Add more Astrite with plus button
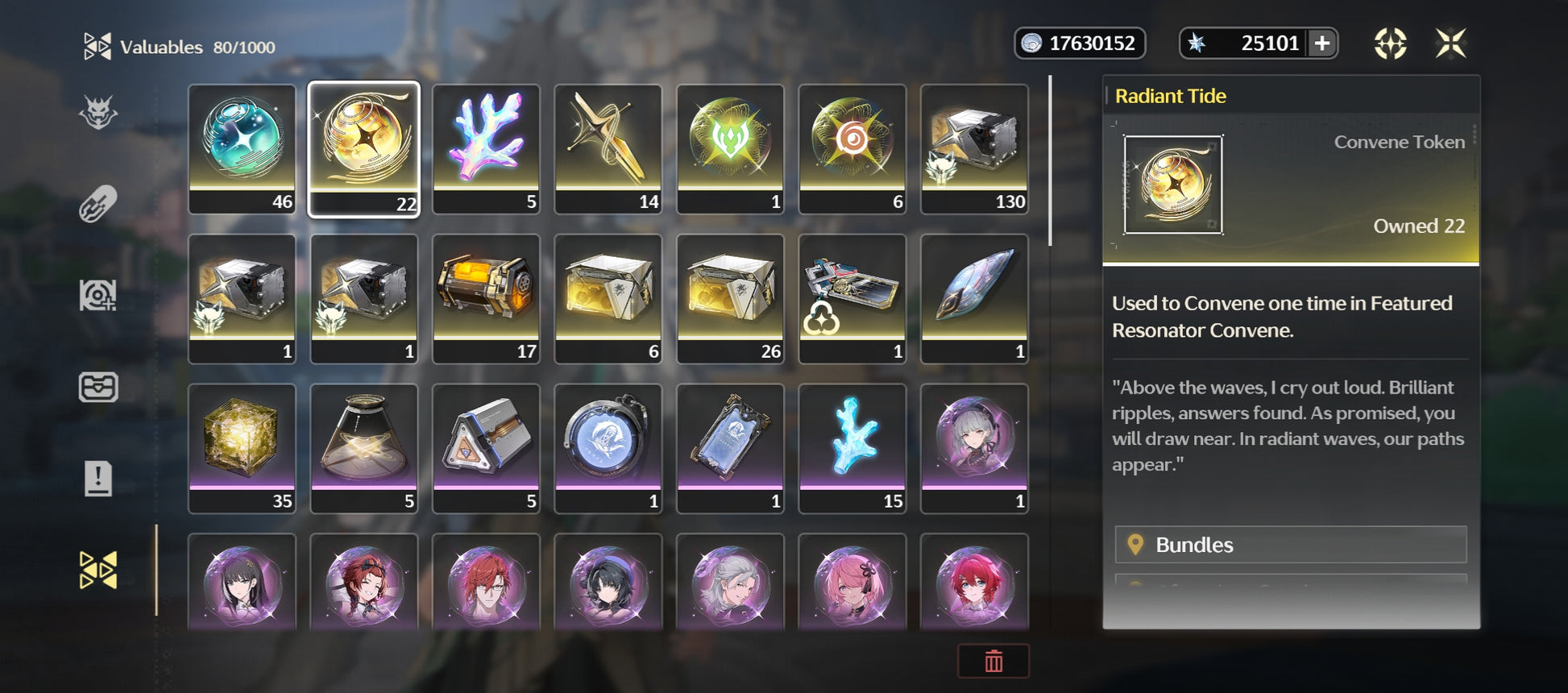This screenshot has height=693, width=1568. (x=1322, y=43)
